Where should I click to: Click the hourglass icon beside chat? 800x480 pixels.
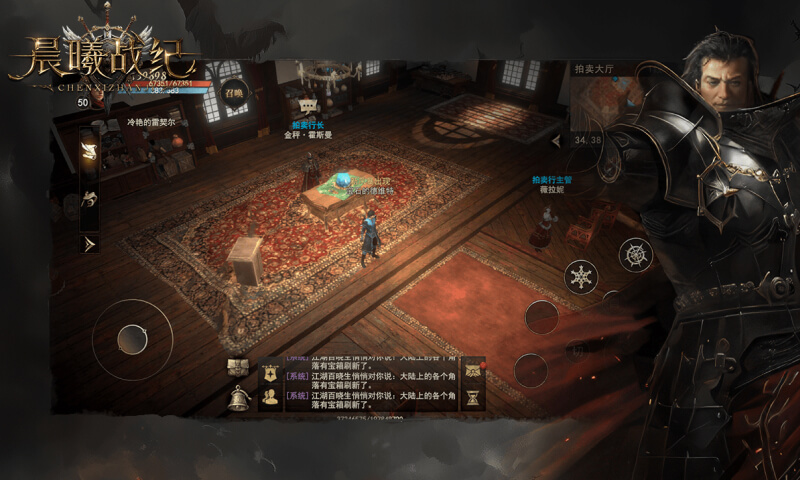(x=472, y=397)
